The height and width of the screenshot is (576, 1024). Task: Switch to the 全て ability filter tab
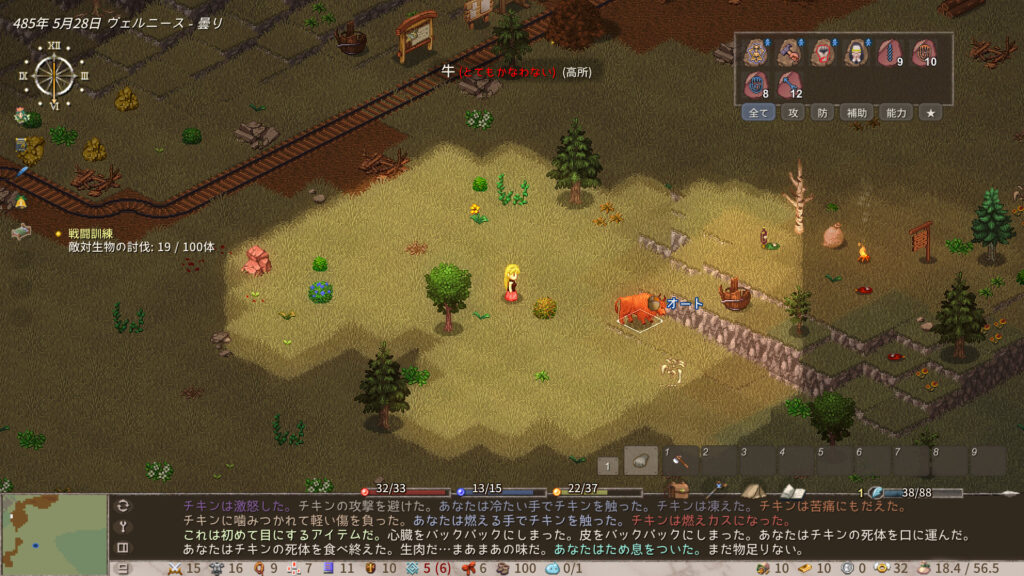759,113
